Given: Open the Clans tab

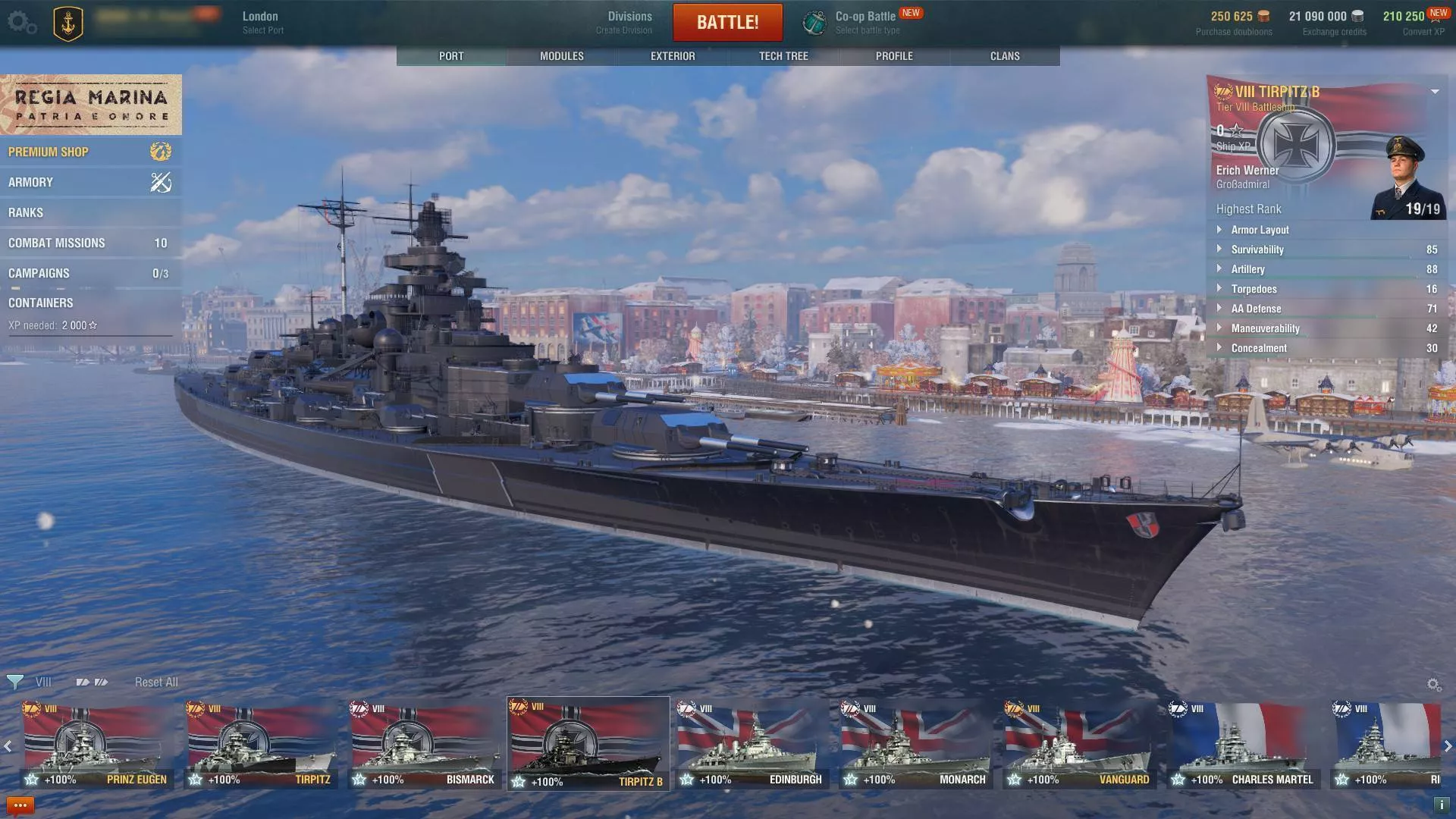Looking at the screenshot, I should [x=1005, y=56].
